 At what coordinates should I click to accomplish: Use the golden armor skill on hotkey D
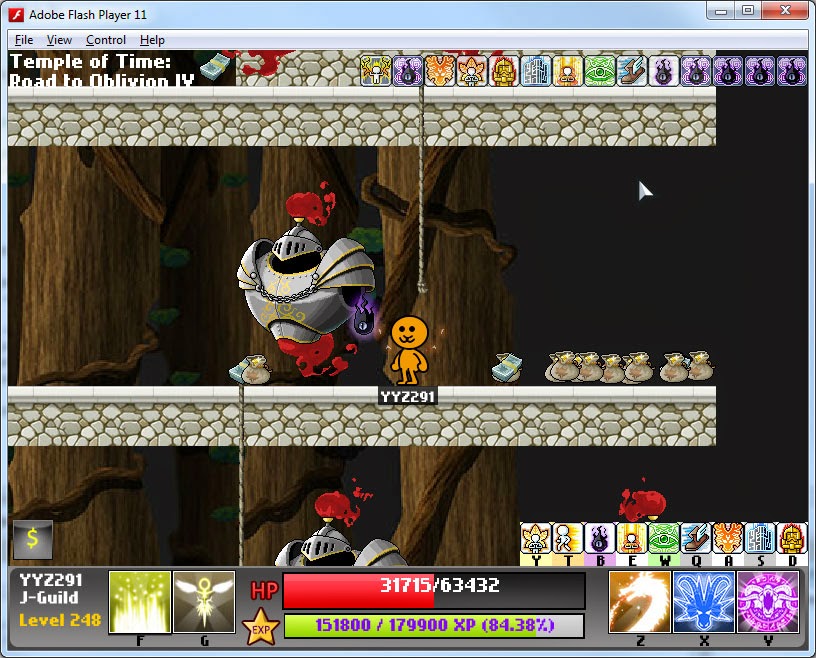[791, 538]
